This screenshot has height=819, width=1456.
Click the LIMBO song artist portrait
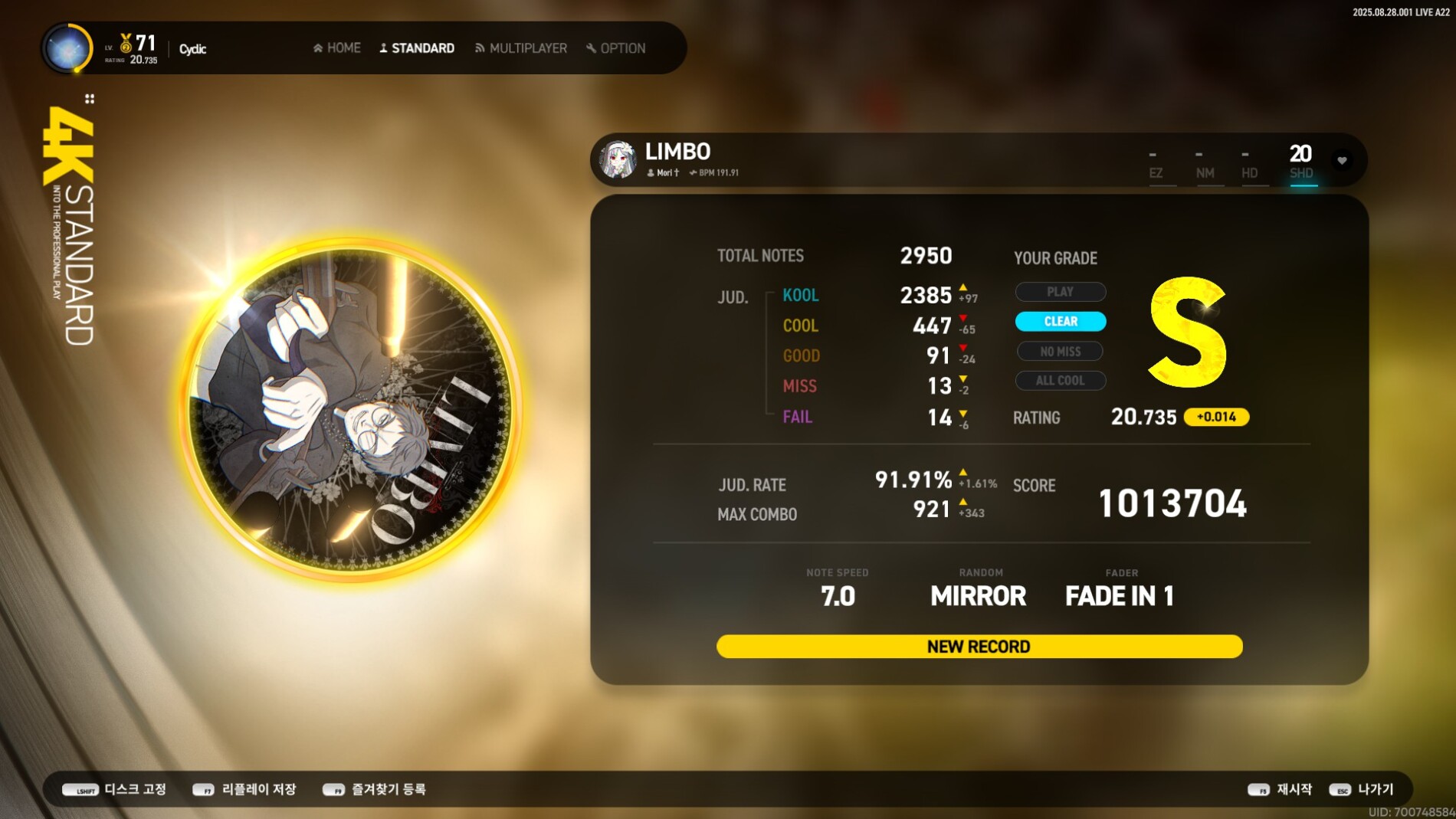618,160
